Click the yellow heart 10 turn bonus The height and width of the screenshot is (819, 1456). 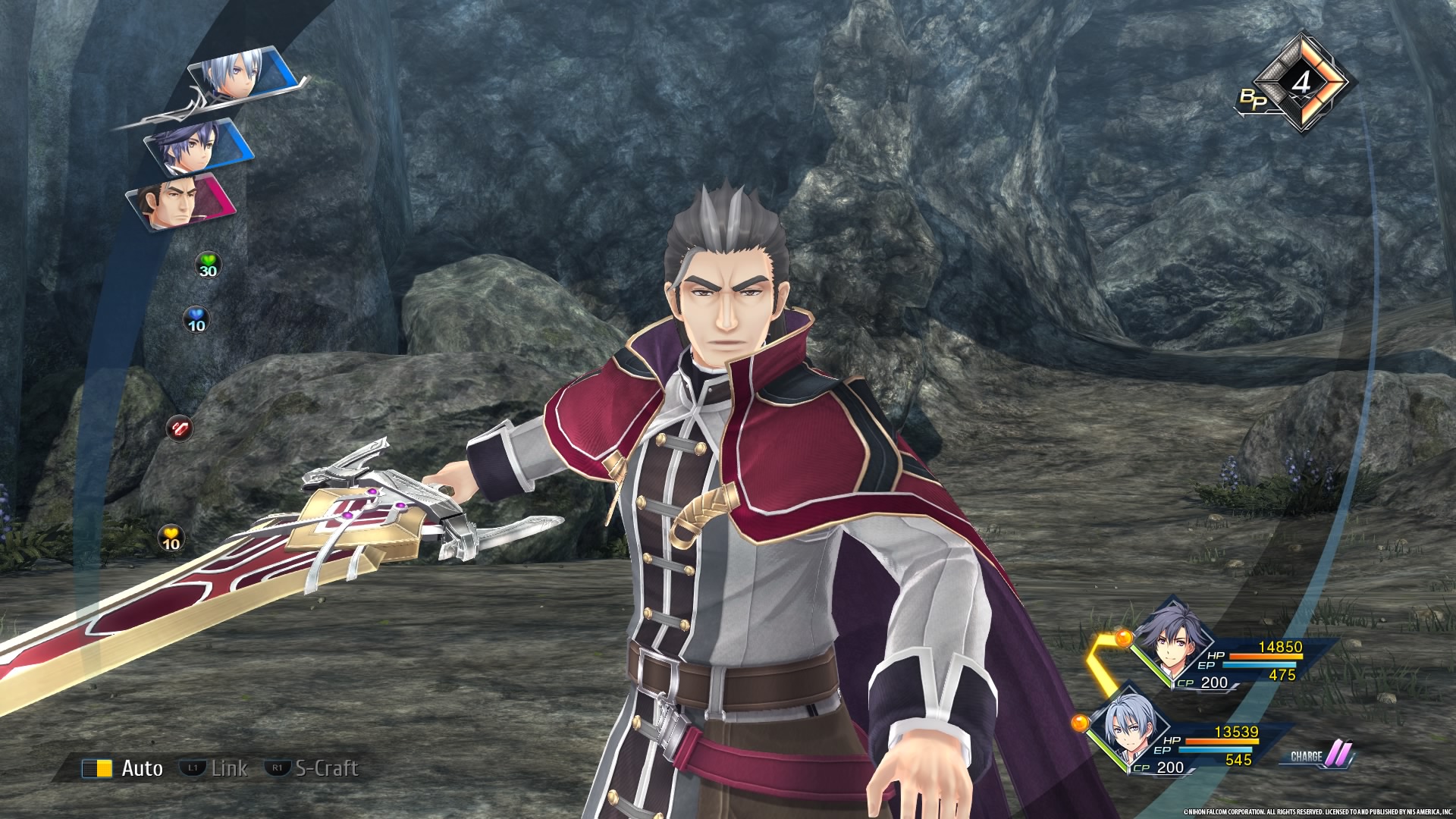pyautogui.click(x=171, y=539)
